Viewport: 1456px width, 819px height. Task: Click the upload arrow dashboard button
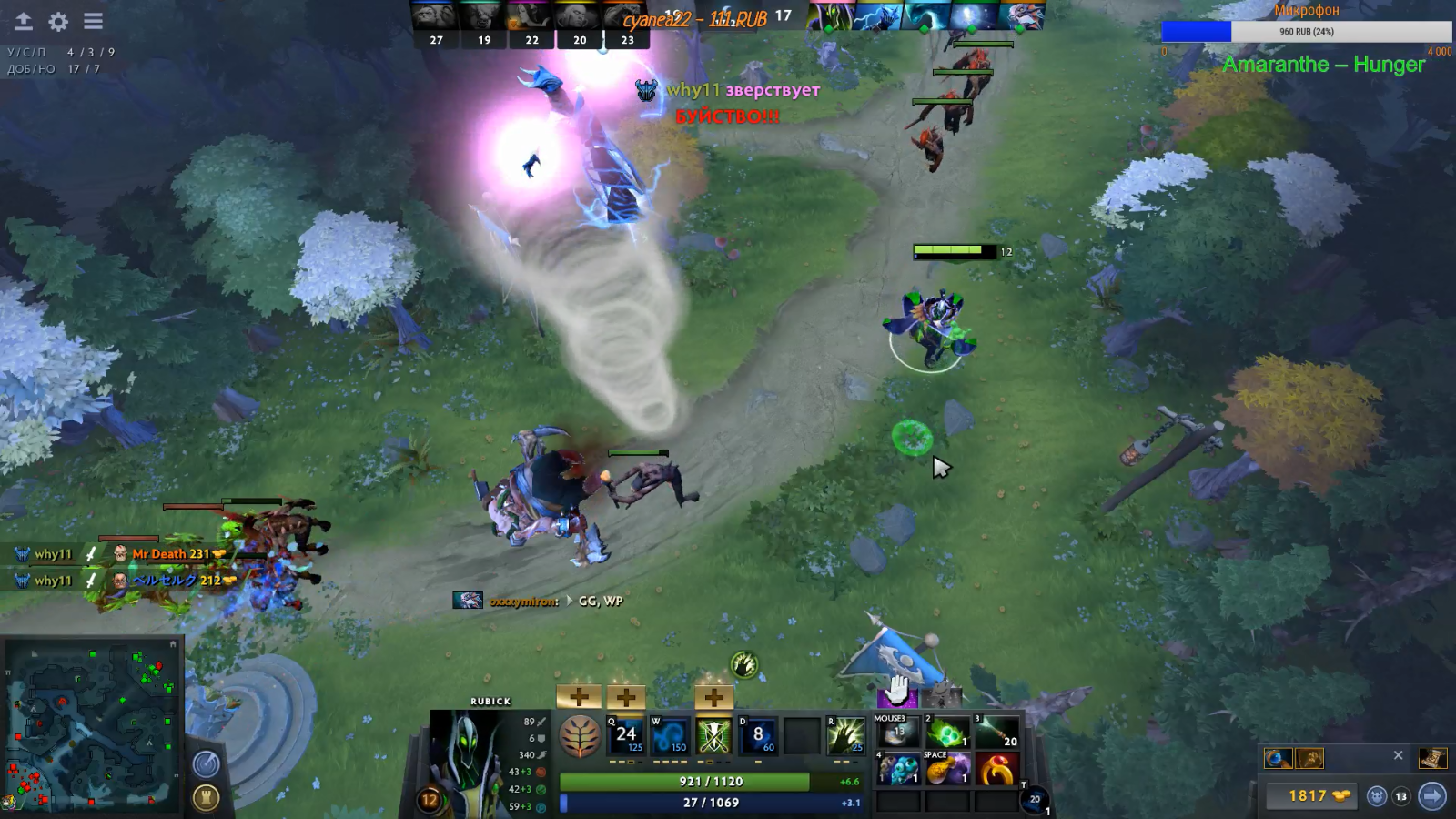(x=23, y=21)
